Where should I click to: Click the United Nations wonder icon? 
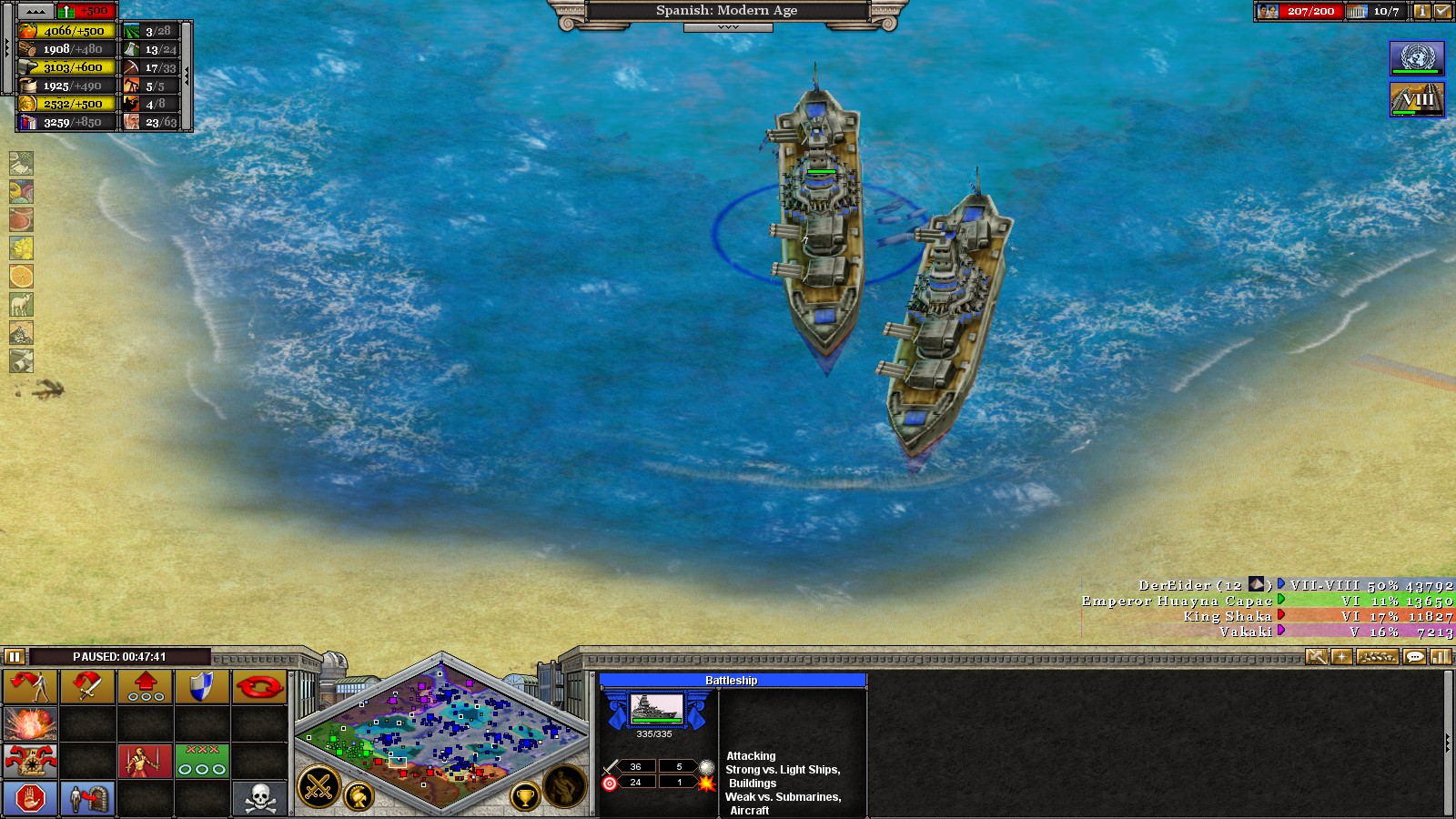[1416, 56]
